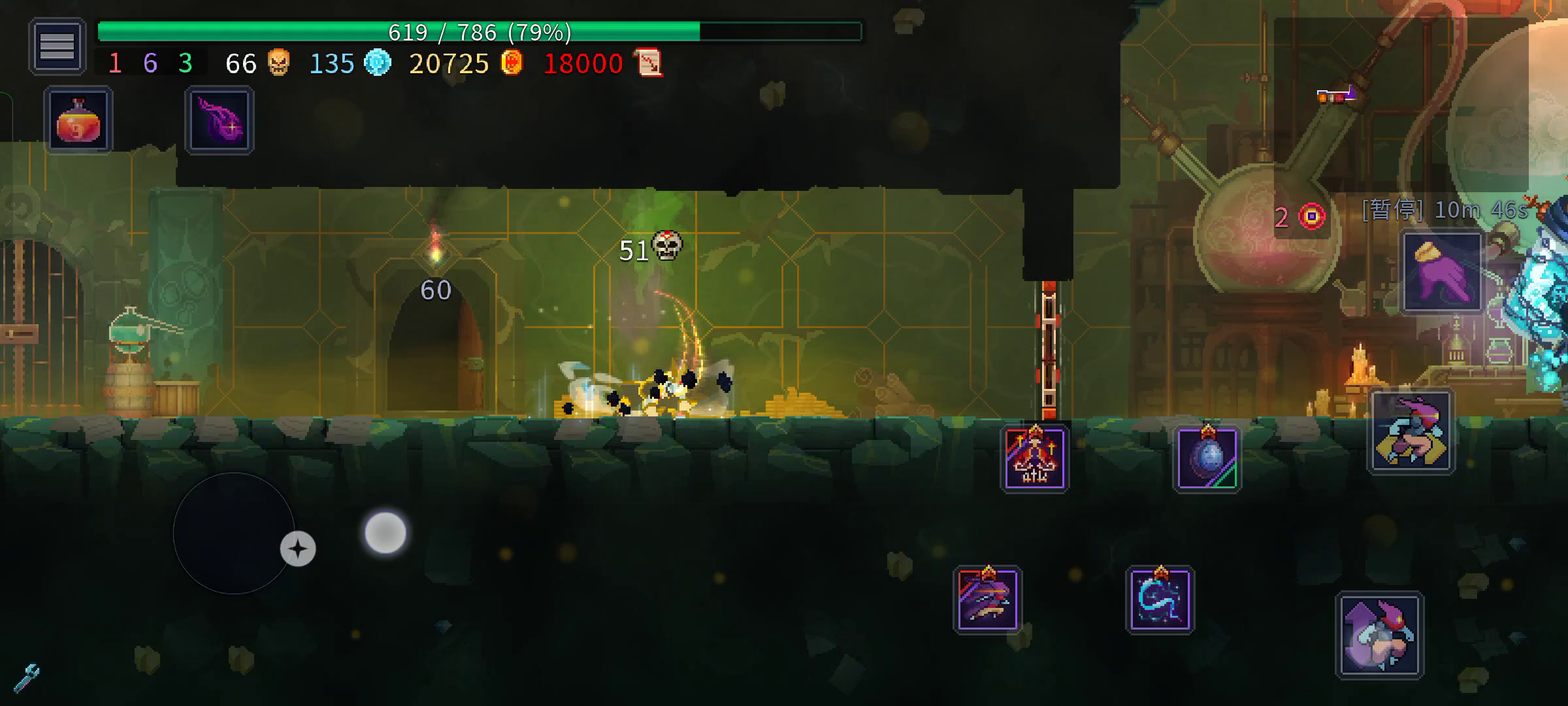Open the wrench settings icon
1568x706 pixels.
point(26,678)
